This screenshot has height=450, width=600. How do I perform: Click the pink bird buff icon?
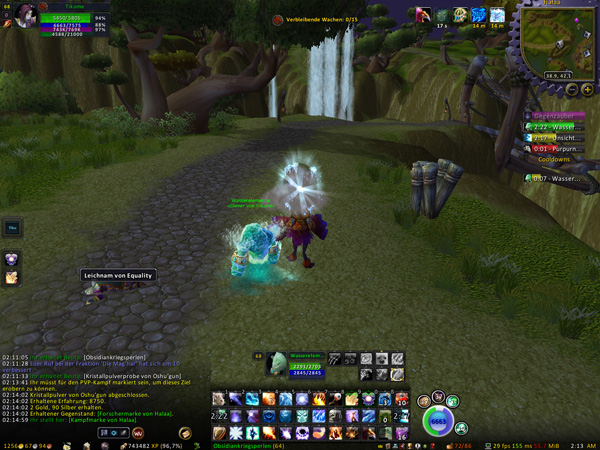point(424,15)
